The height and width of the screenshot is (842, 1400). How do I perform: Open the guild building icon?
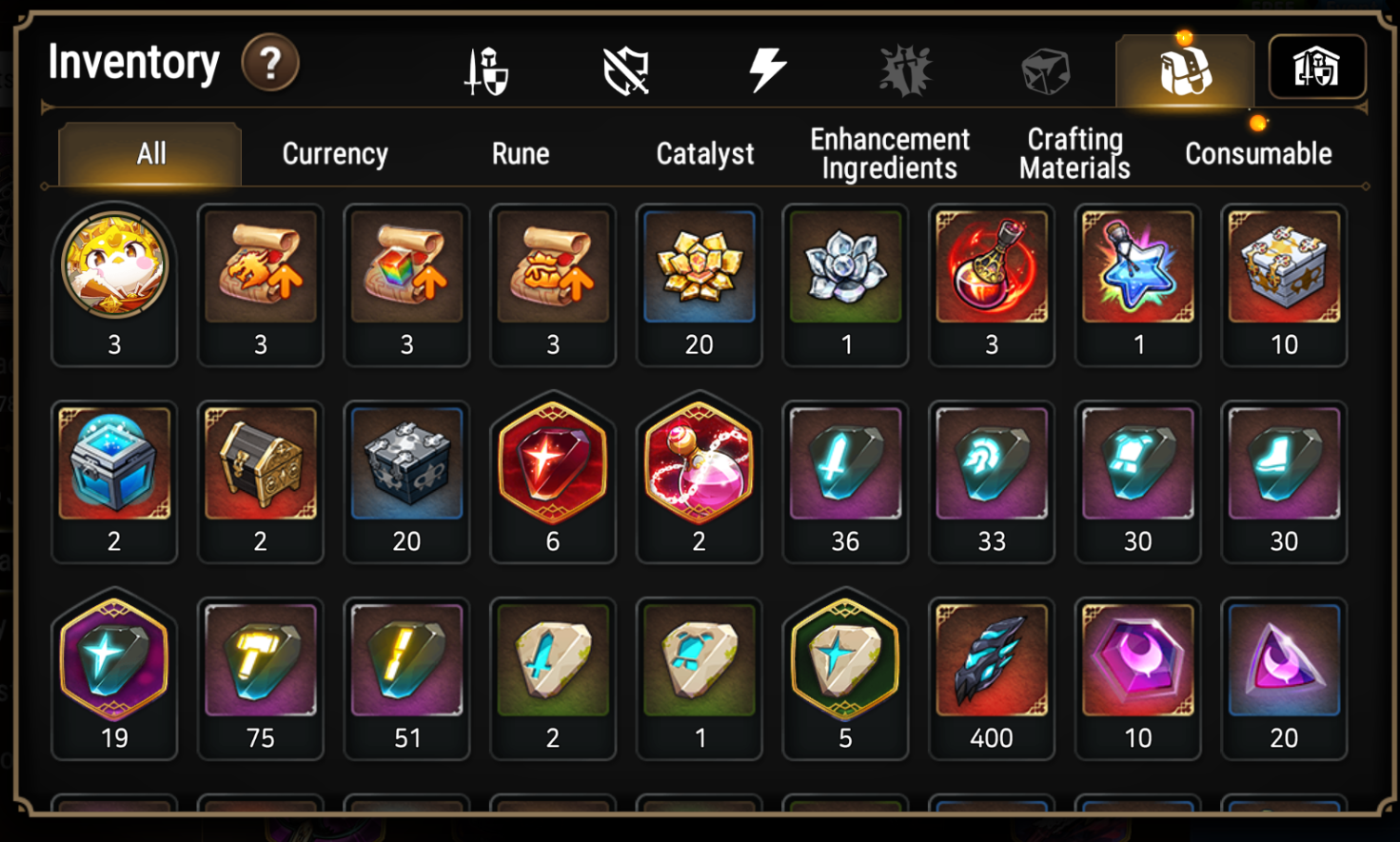(x=1317, y=67)
